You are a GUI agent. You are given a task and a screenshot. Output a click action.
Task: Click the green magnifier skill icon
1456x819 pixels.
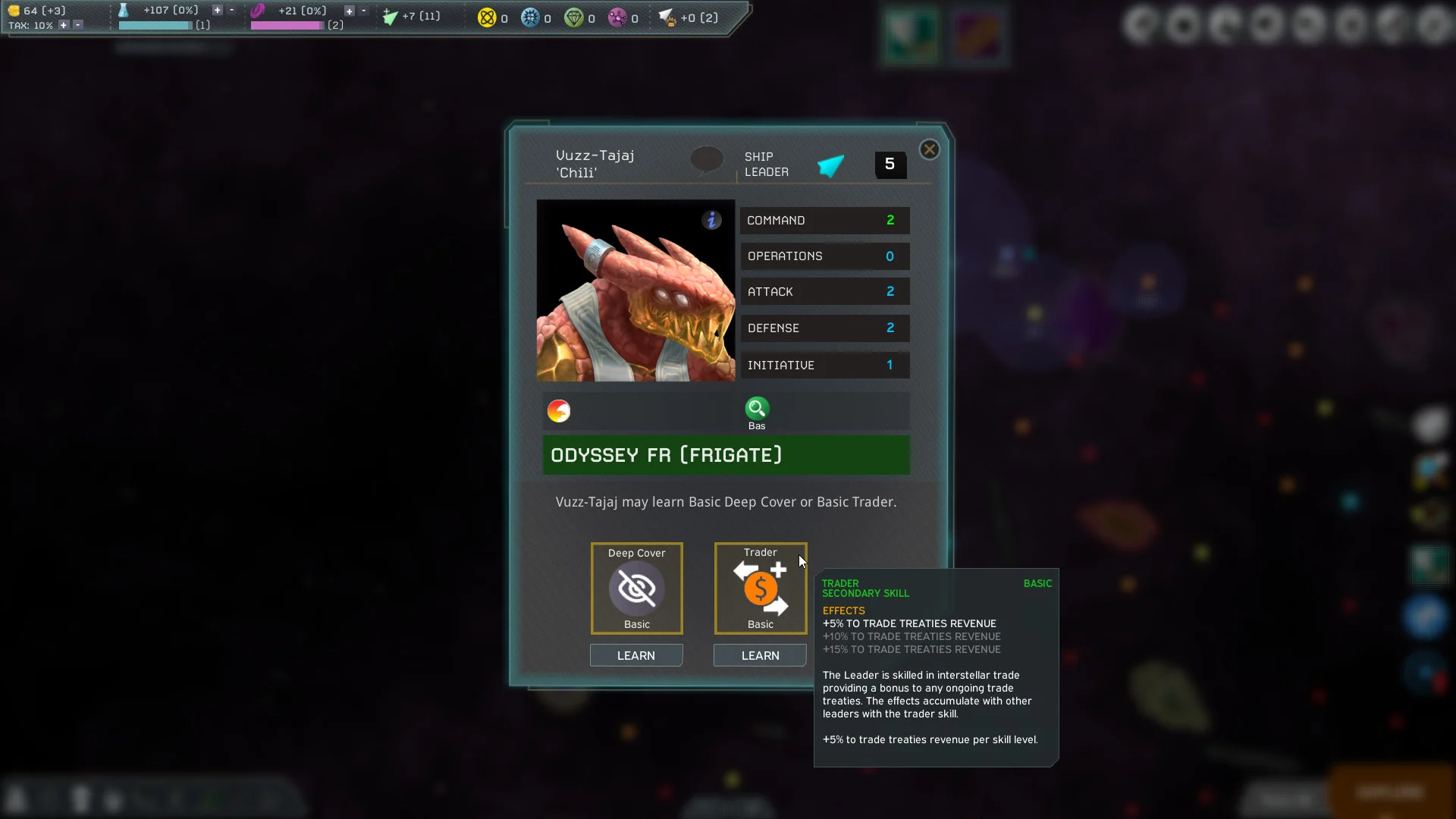756,409
